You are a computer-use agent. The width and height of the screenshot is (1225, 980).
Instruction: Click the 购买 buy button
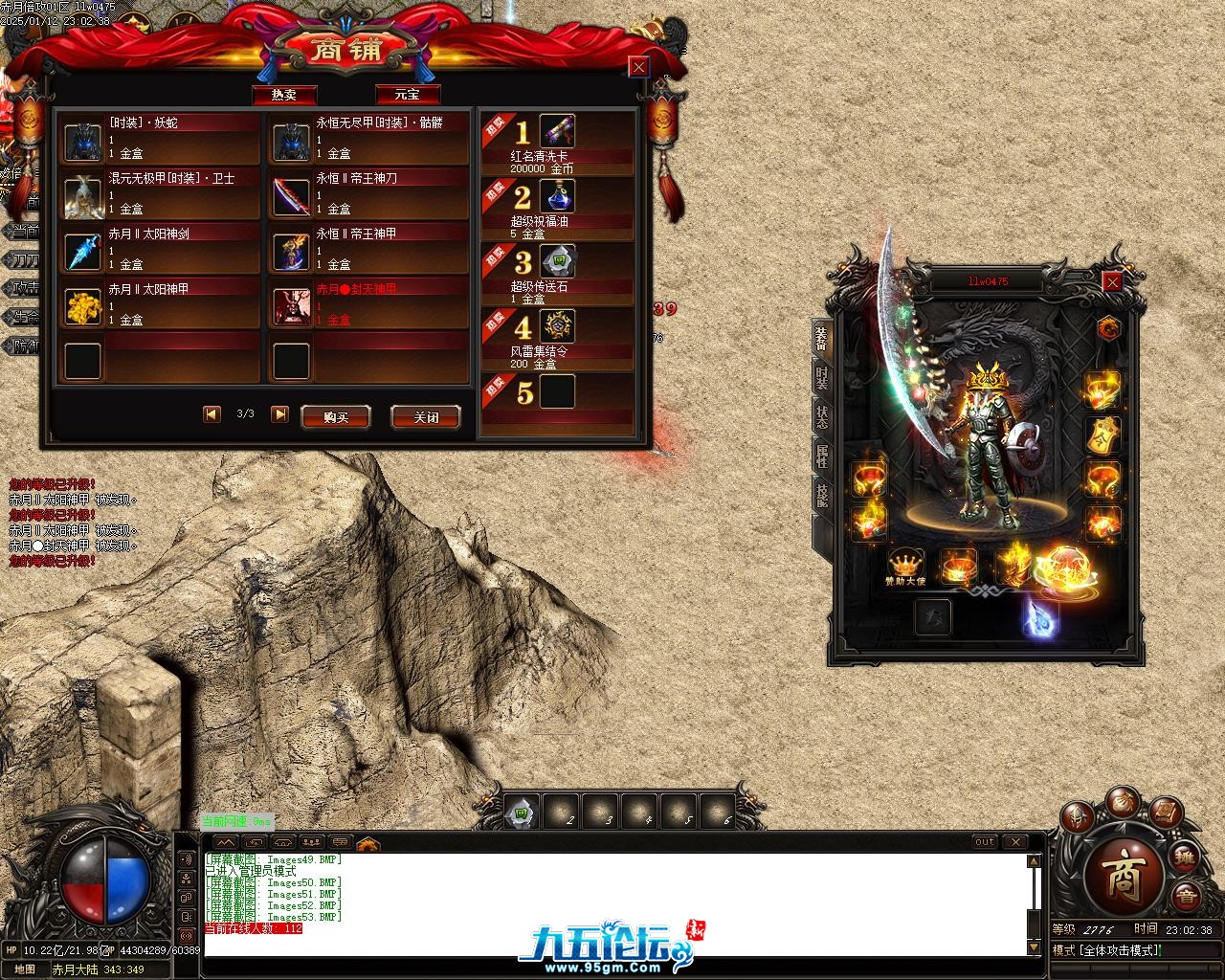click(x=335, y=417)
